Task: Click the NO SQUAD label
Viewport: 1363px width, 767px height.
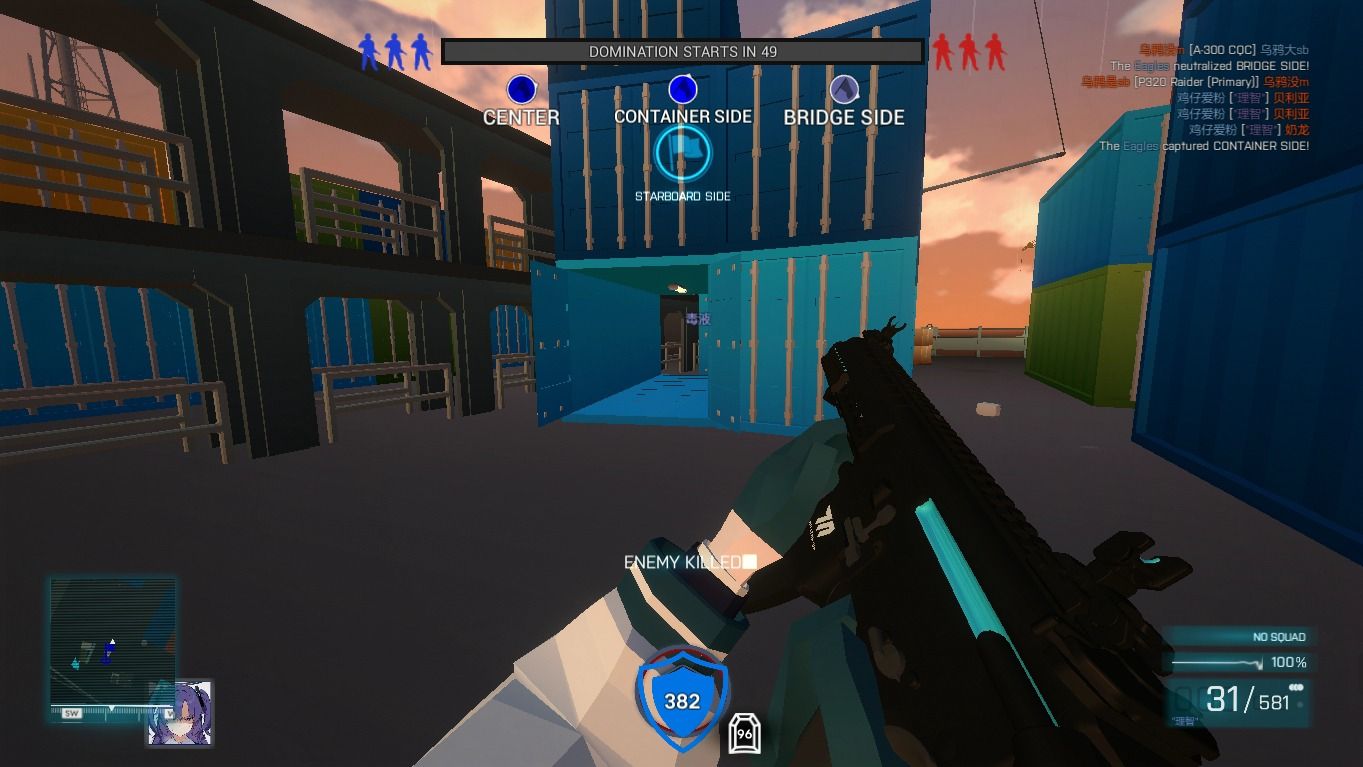Action: coord(1279,637)
